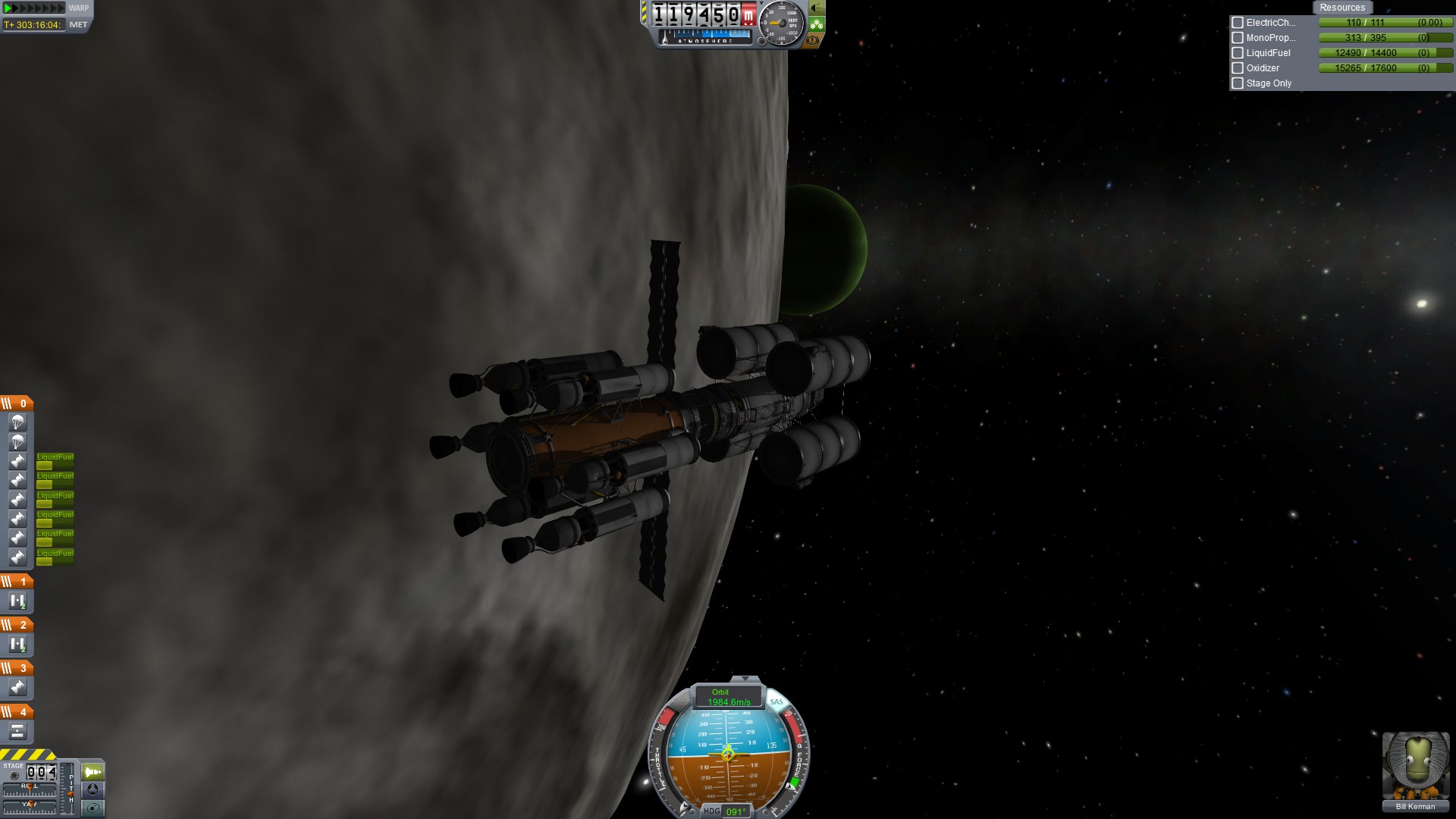Check the LiquidFuel resource box
The width and height of the screenshot is (1456, 819).
tap(1238, 53)
